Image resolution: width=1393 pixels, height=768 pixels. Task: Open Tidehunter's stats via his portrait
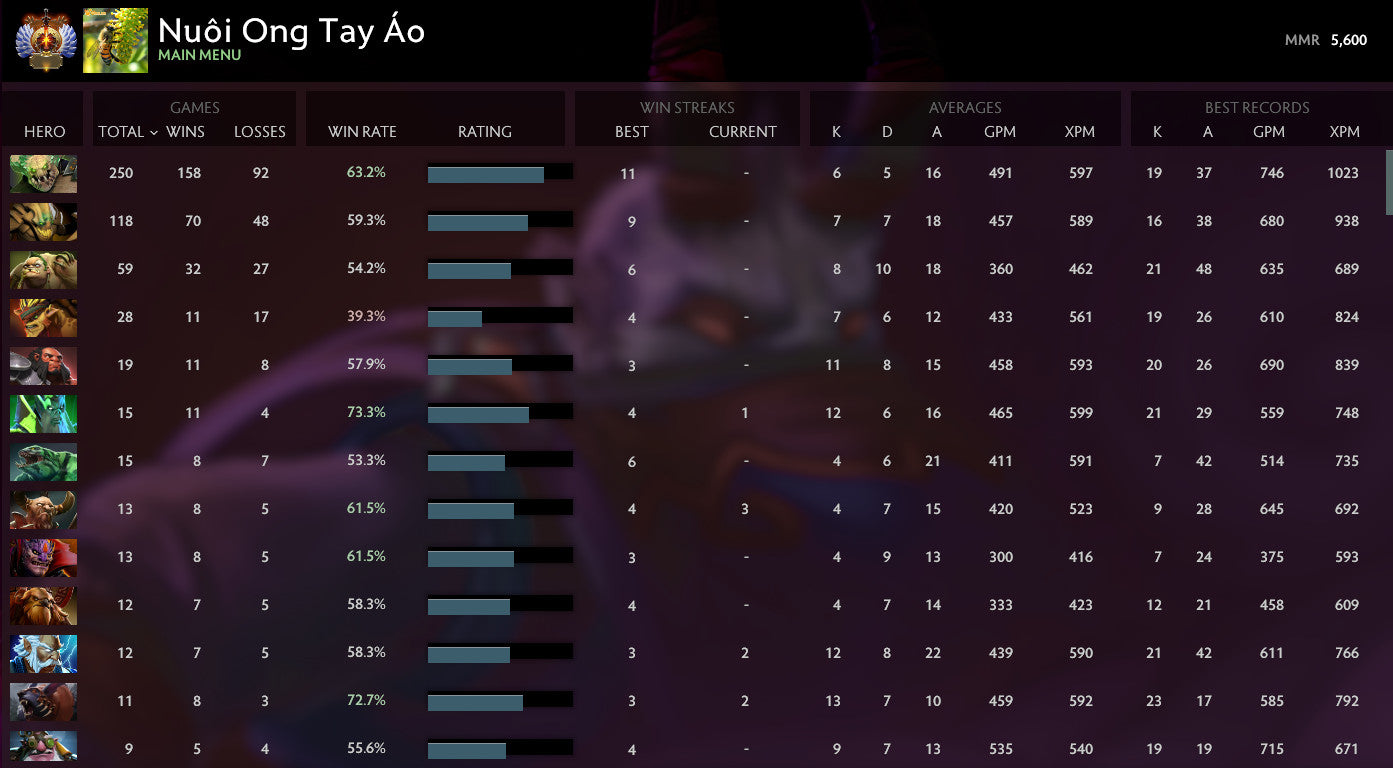click(x=43, y=461)
